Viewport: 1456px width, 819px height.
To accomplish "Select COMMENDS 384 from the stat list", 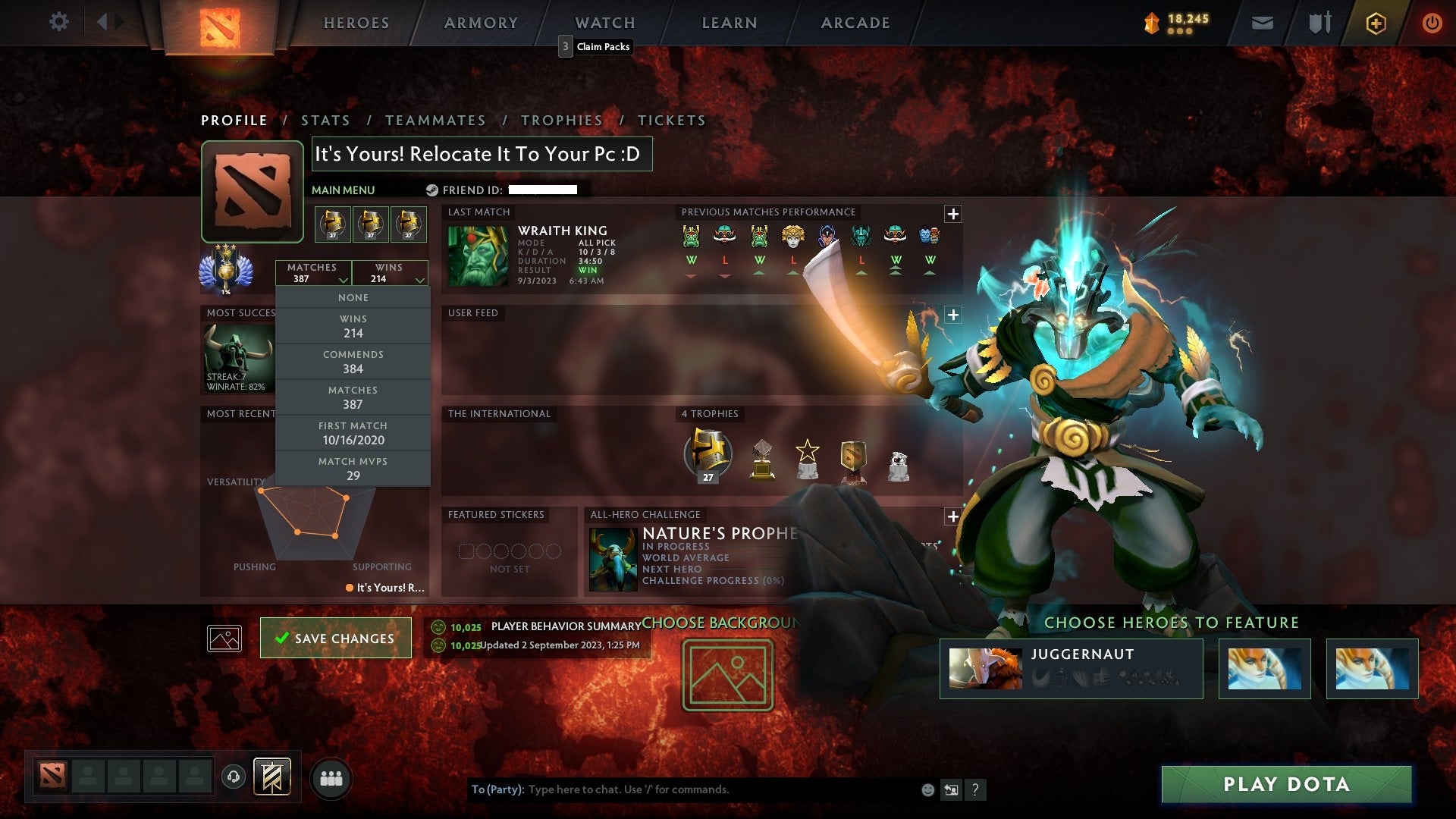I will click(353, 361).
